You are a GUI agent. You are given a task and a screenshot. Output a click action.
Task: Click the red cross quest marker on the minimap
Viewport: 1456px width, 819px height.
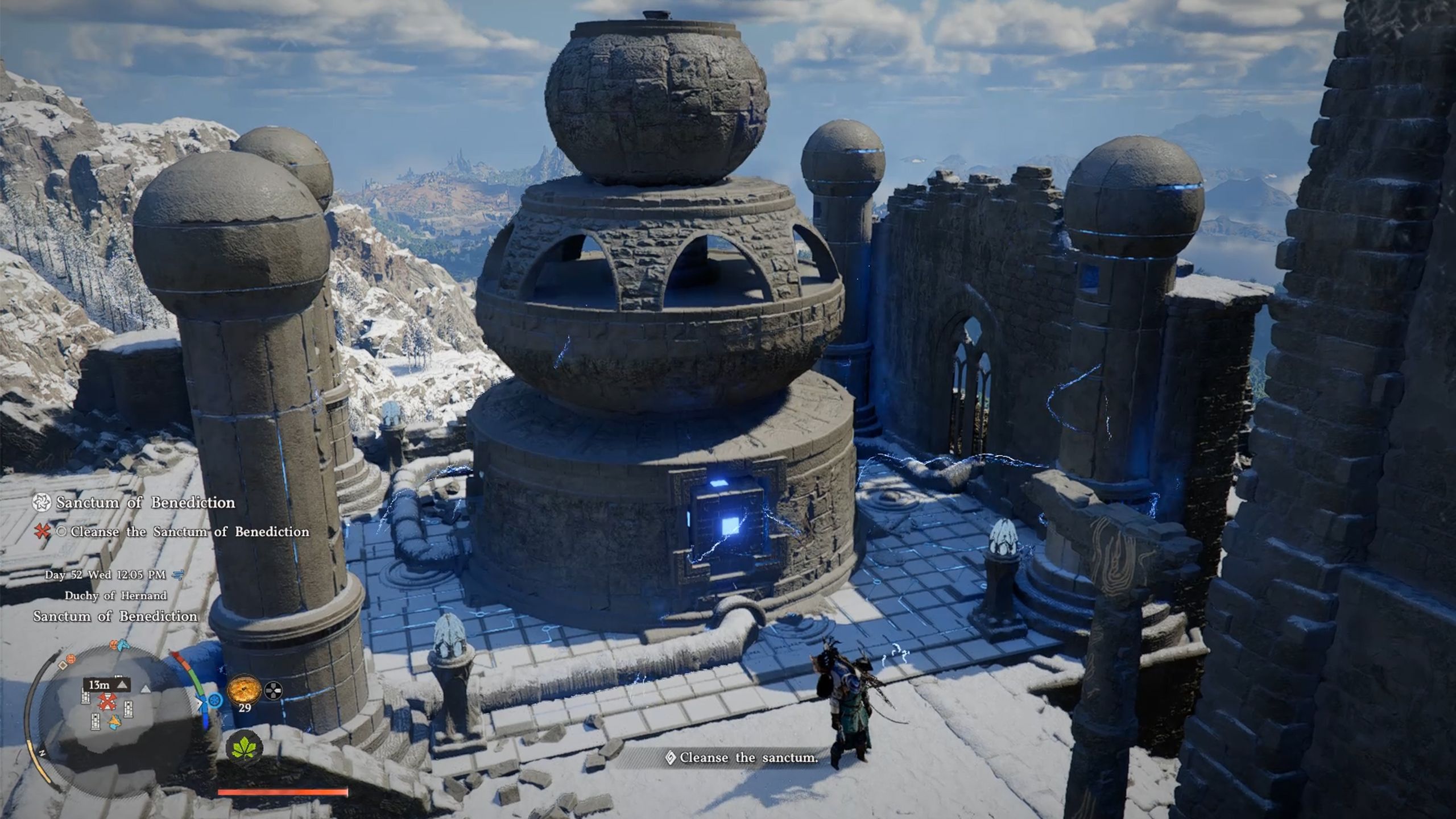coord(106,703)
